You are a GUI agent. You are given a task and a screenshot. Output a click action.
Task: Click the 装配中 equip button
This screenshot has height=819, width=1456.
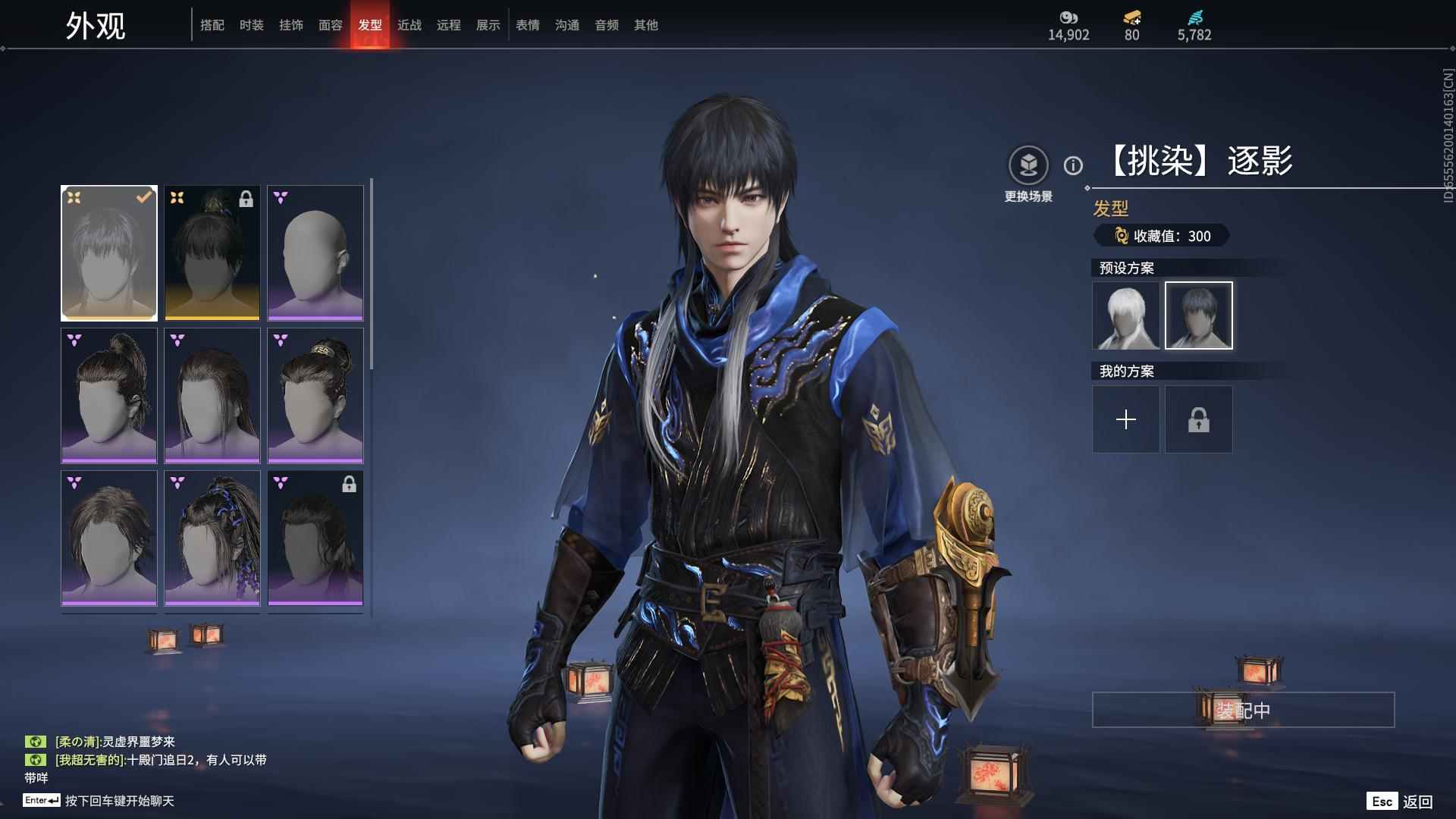[x=1243, y=710]
